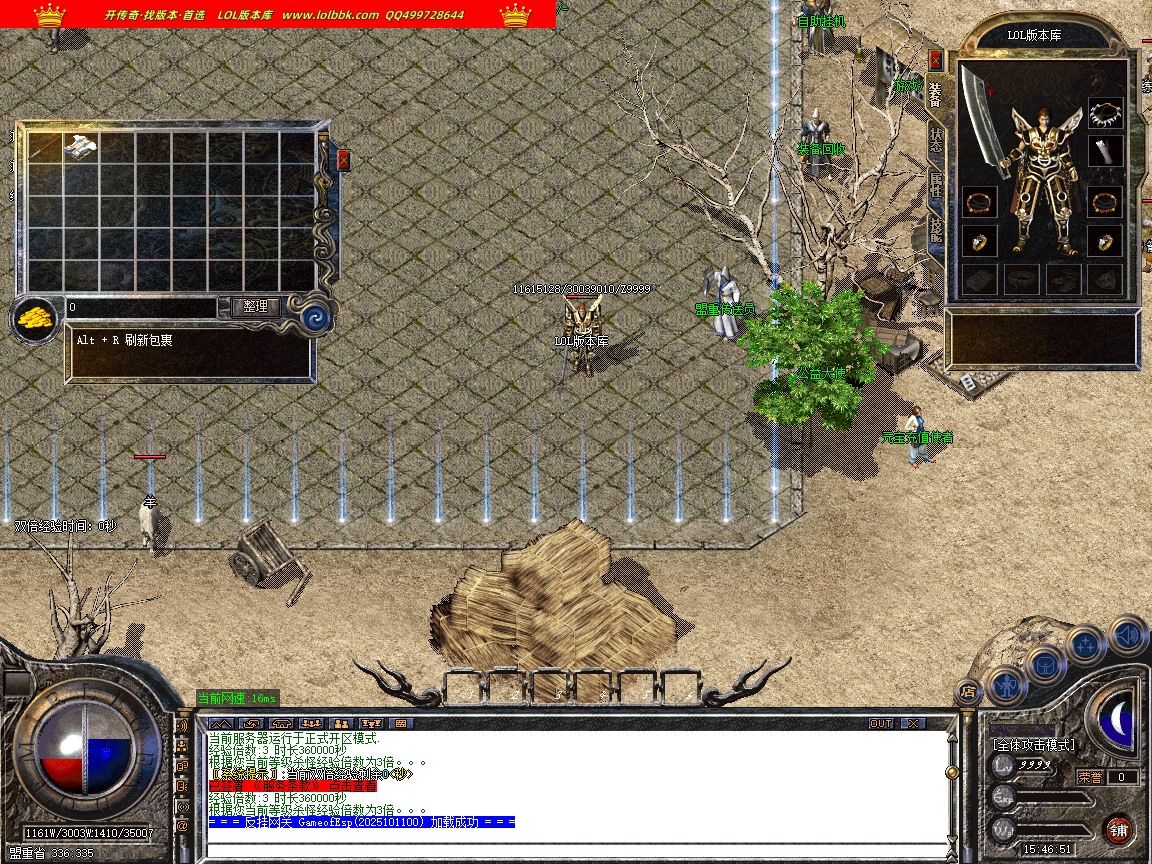Click the 店 store button
1152x864 pixels.
coord(967,690)
